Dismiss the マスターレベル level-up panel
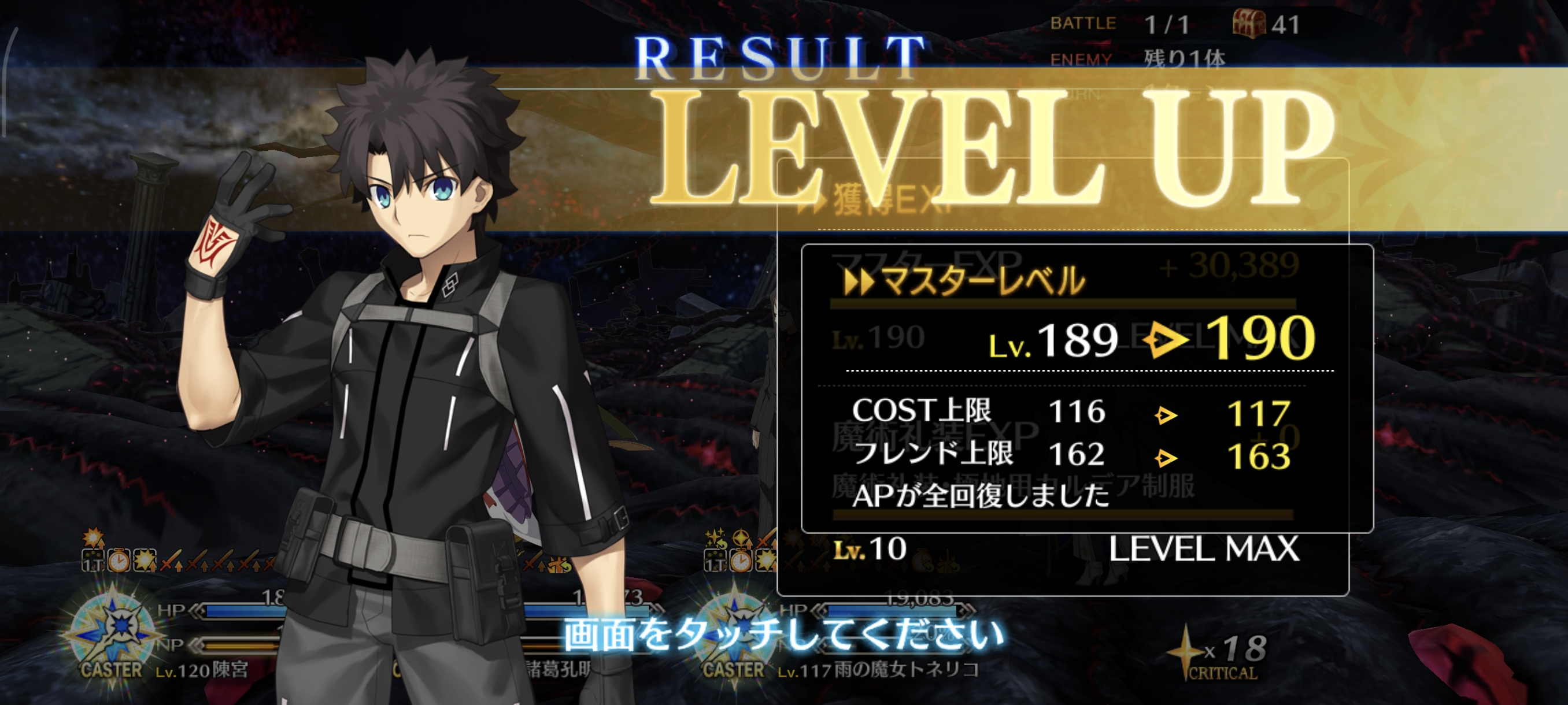Image resolution: width=1568 pixels, height=705 pixels. tap(1086, 388)
